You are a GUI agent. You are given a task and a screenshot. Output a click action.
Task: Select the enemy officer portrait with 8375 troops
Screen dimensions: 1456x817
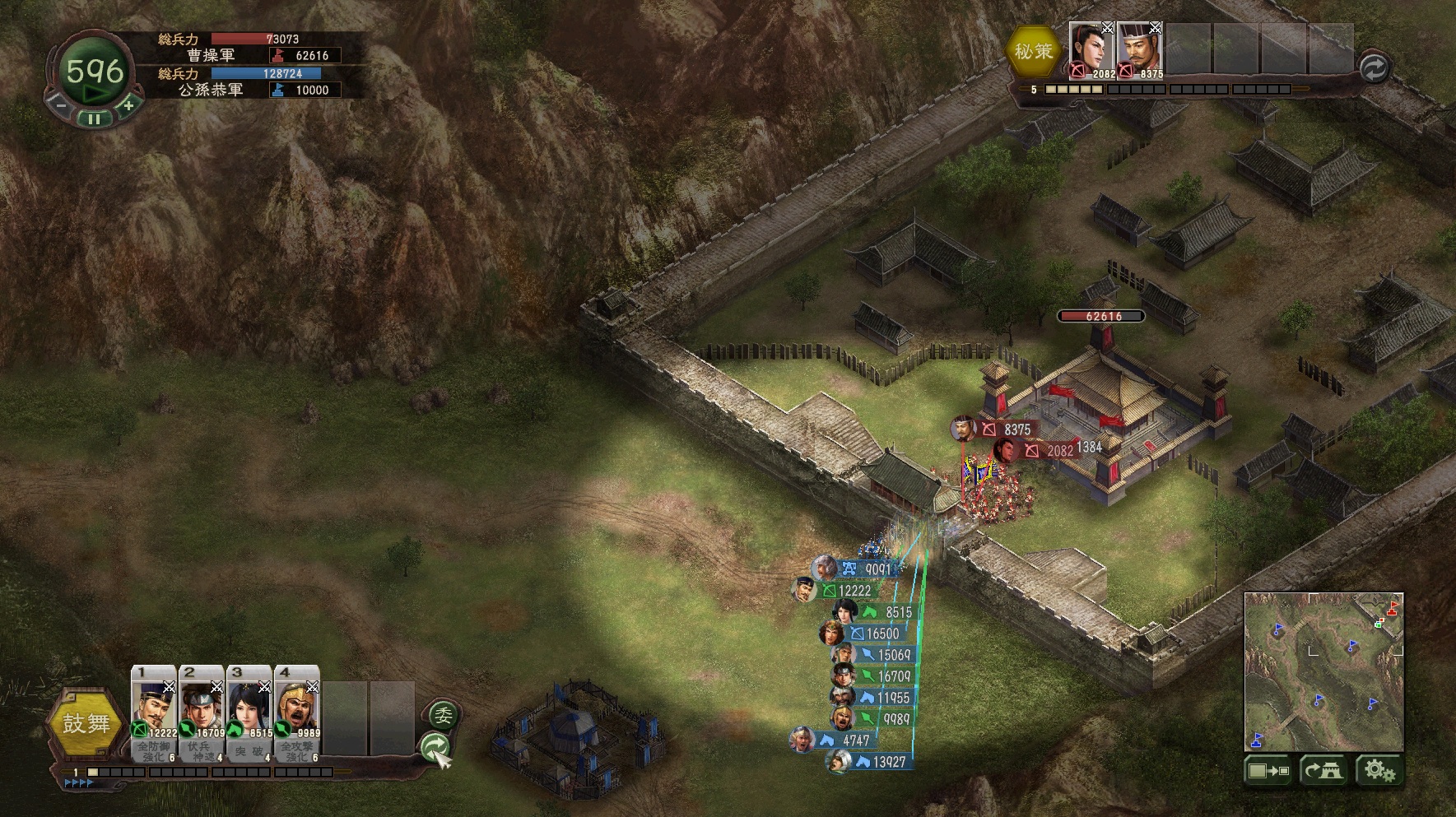click(x=1139, y=50)
